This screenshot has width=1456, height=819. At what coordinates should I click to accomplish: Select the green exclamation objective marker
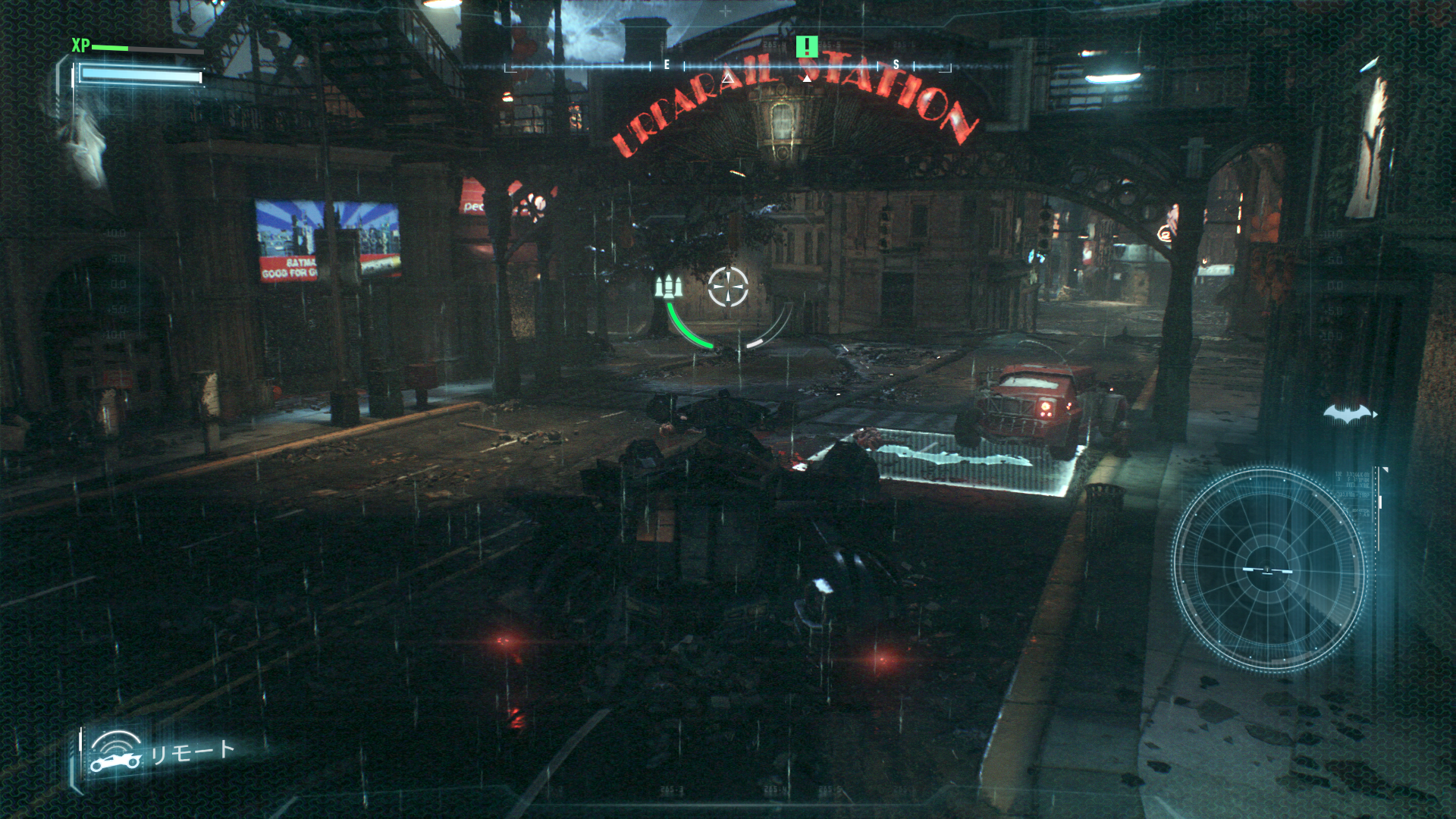coord(808,47)
